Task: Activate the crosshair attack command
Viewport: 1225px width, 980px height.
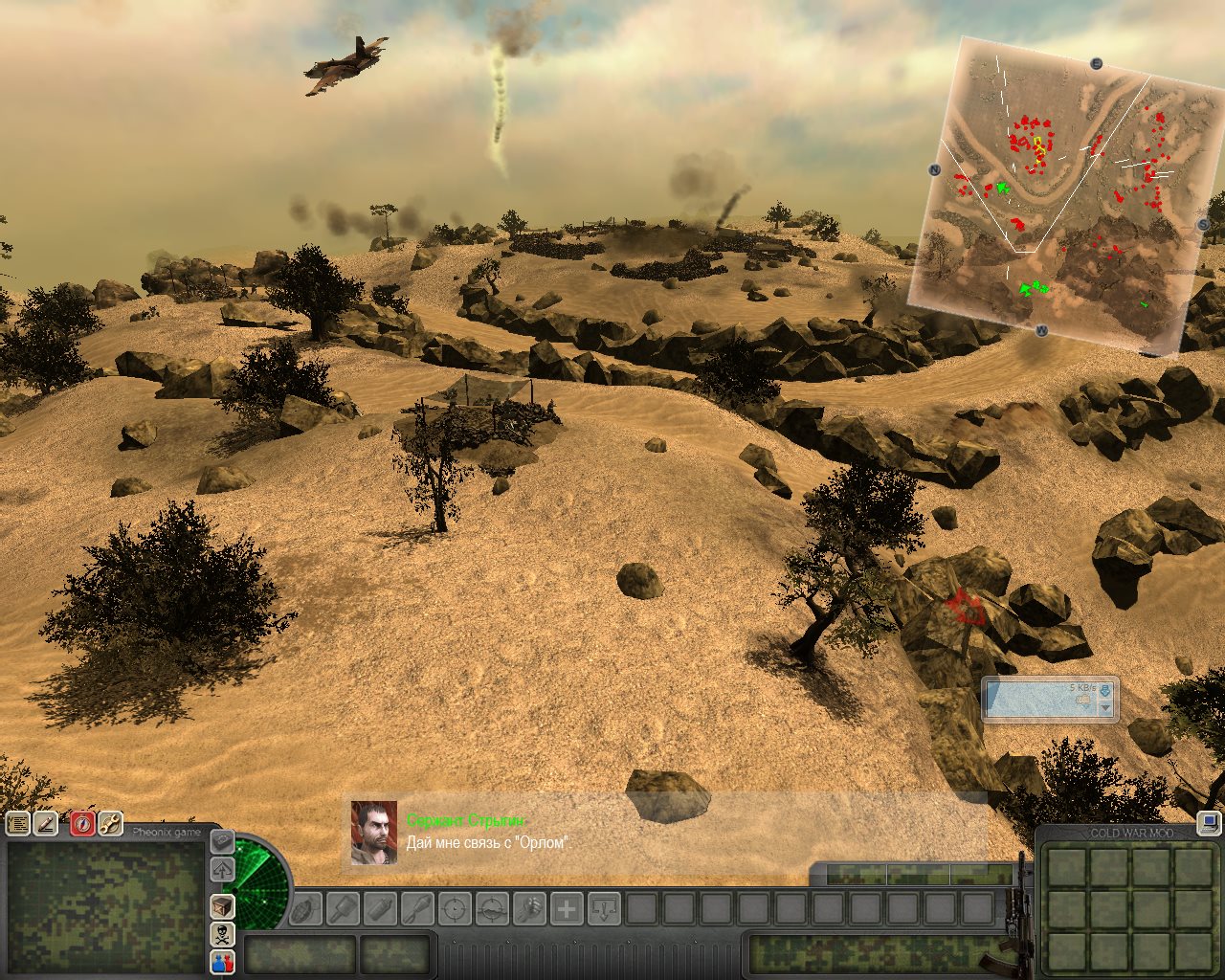Action: click(455, 908)
